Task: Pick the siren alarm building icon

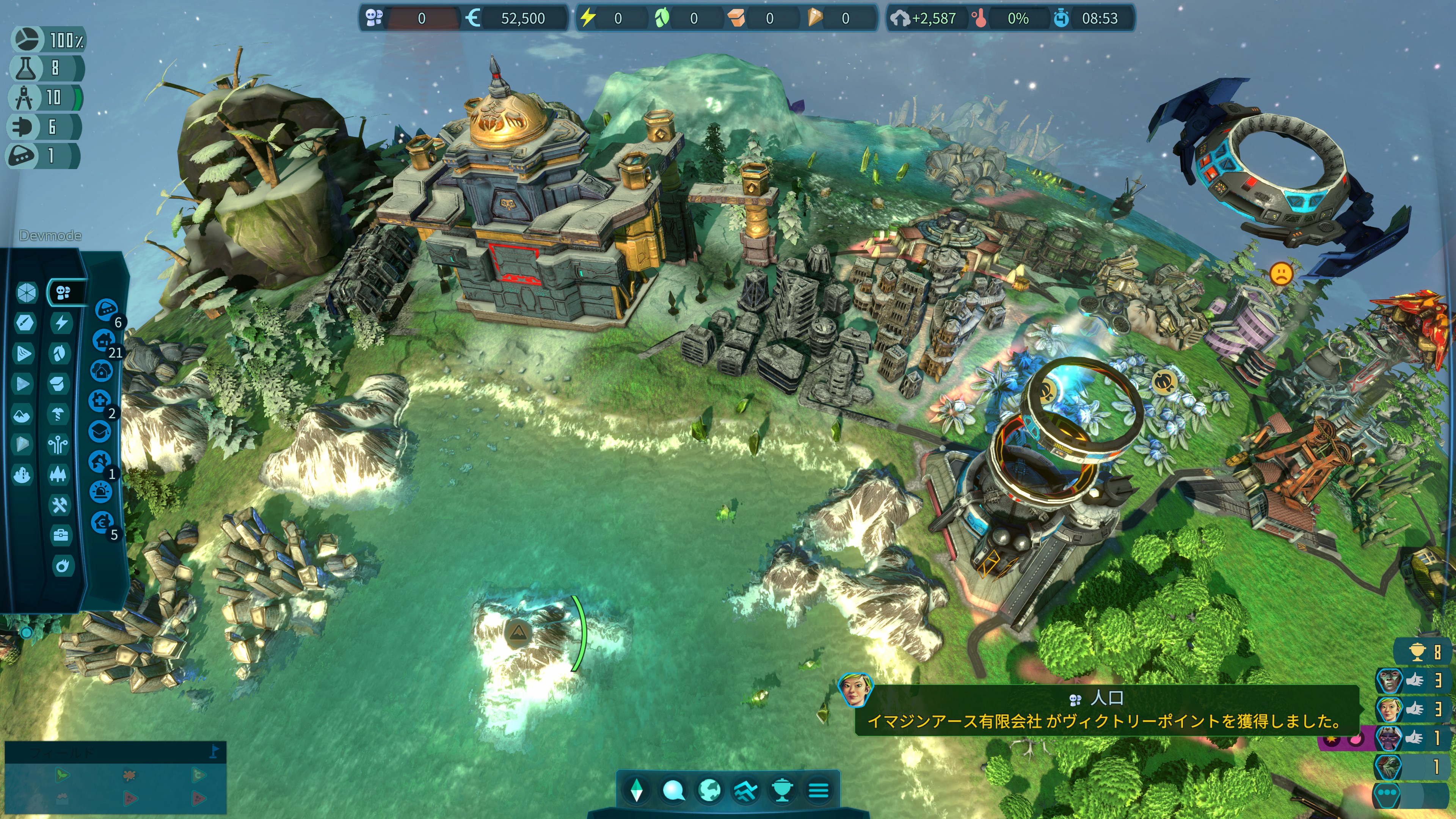Action: tap(100, 492)
